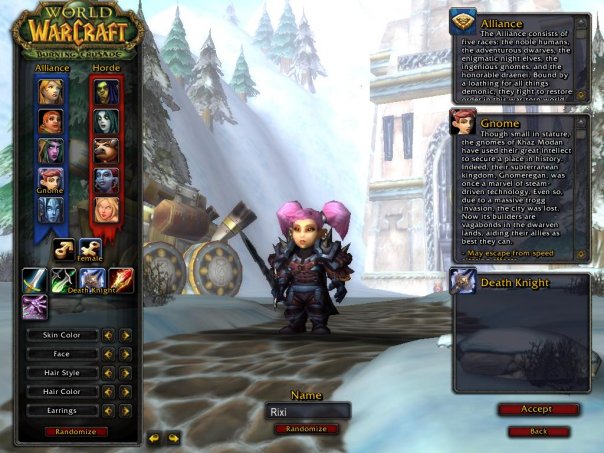This screenshot has width=604, height=453.
Task: Accept the character creation
Action: (537, 409)
